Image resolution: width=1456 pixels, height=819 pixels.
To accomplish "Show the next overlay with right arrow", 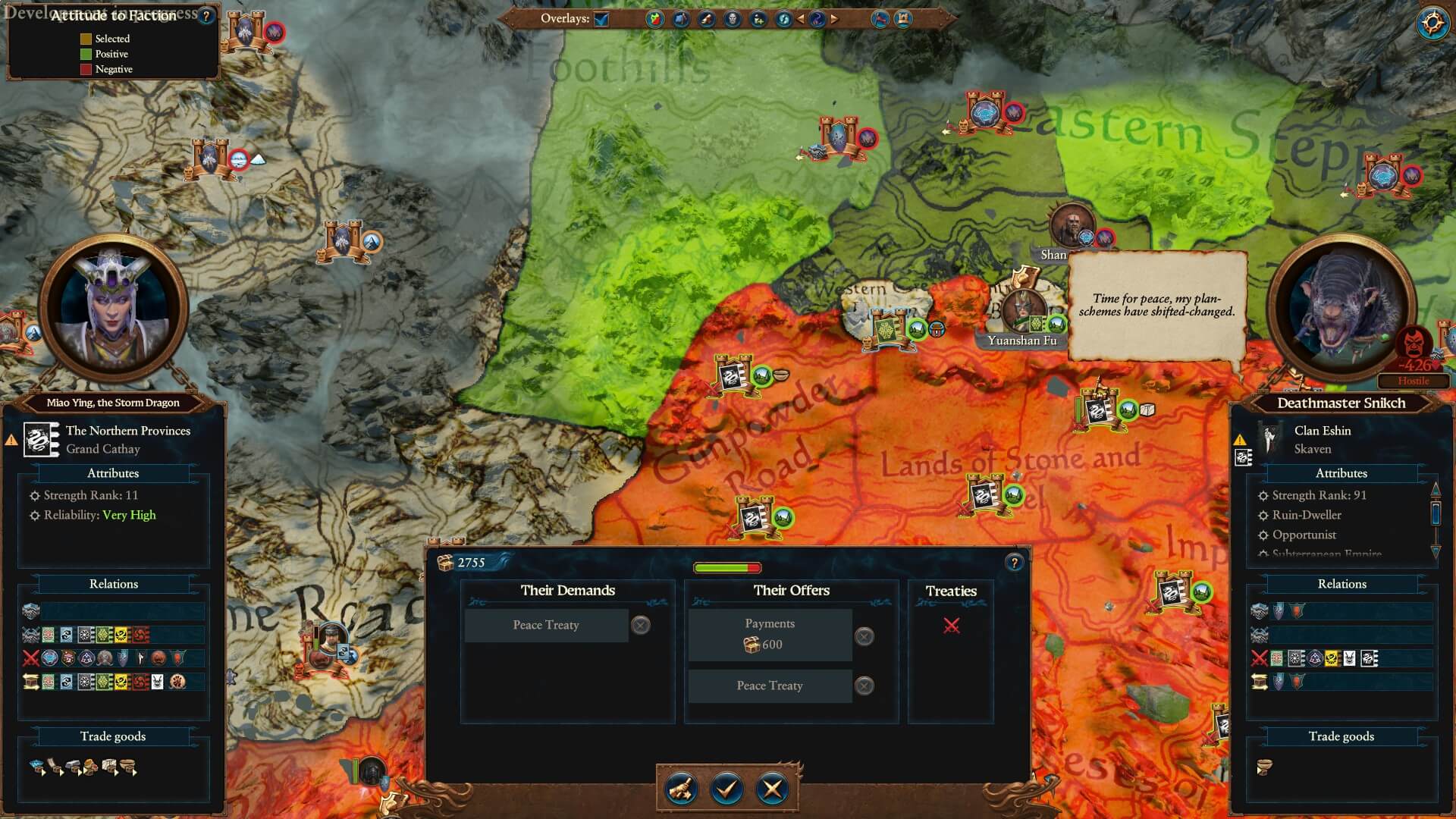I will (835, 19).
